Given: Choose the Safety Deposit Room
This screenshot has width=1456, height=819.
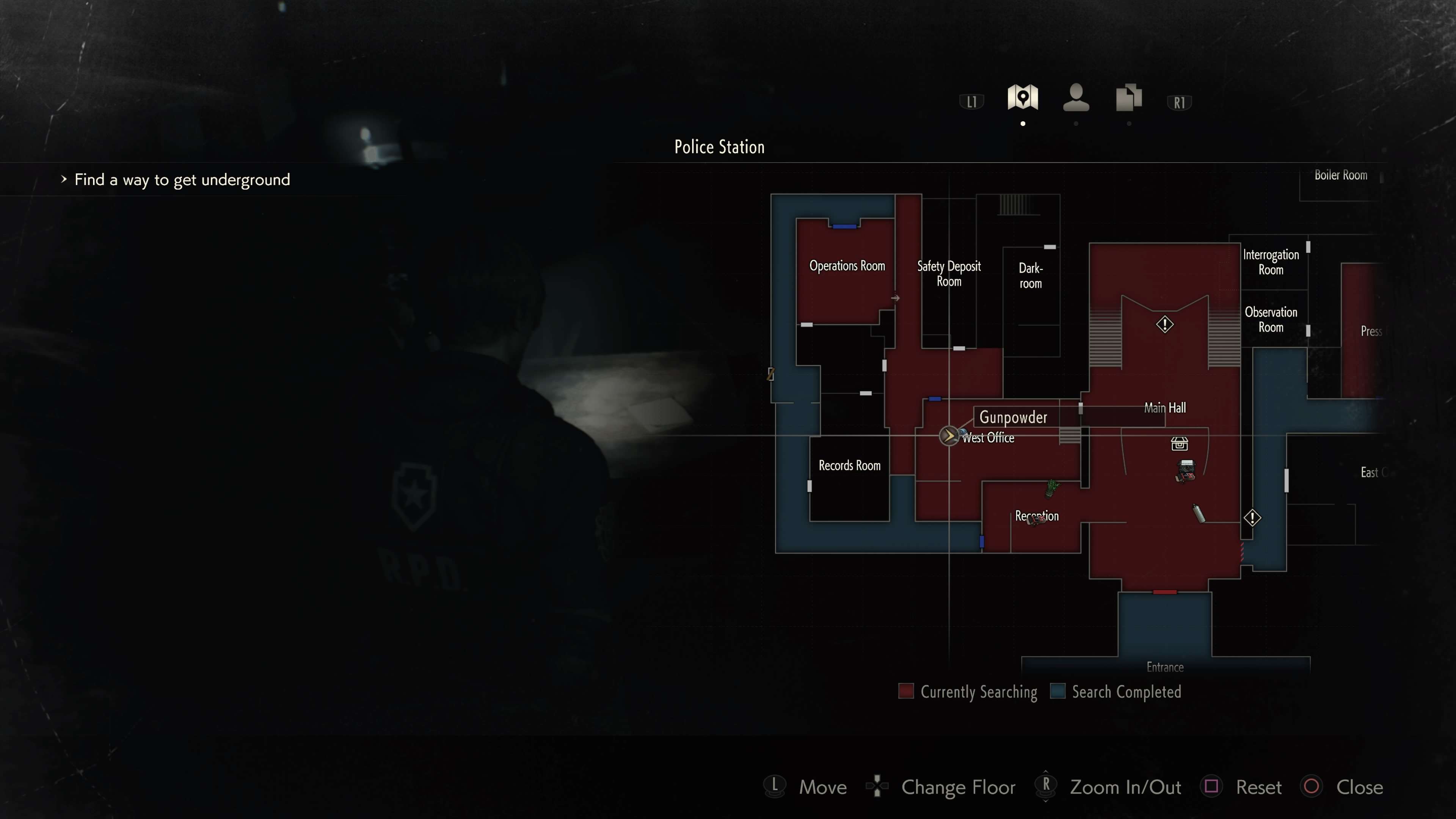Looking at the screenshot, I should click(948, 273).
